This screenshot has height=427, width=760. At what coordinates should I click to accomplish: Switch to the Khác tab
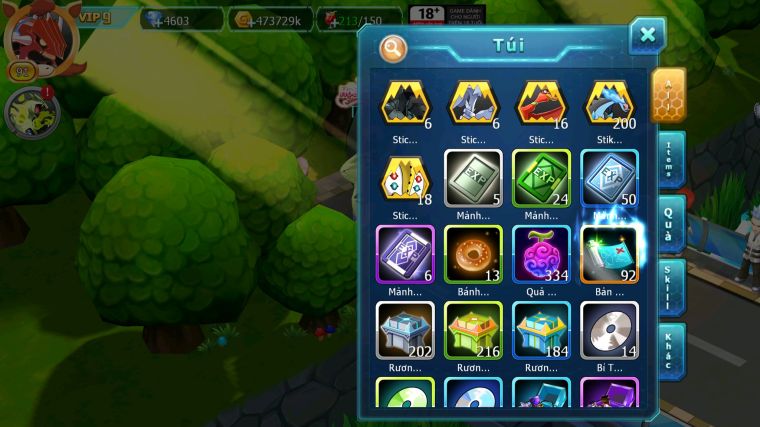[x=670, y=350]
